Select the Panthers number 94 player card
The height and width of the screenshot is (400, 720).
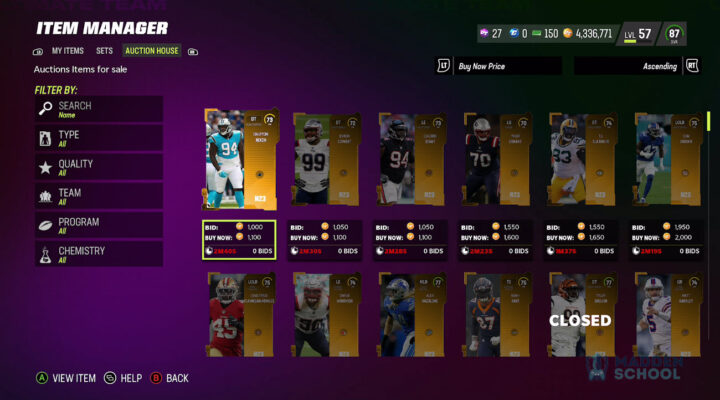click(x=238, y=160)
